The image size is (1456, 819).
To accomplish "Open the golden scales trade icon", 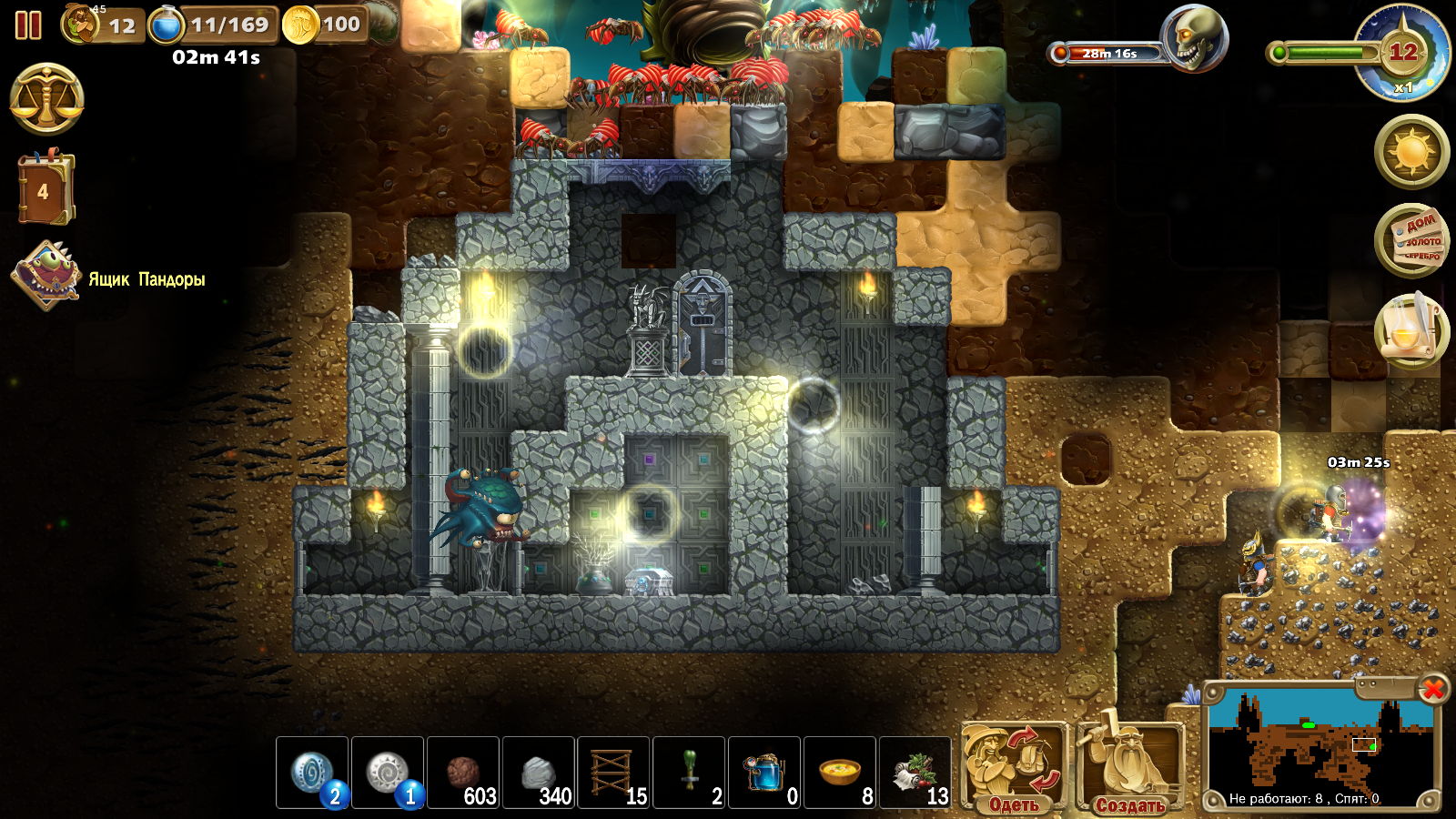I will (x=46, y=99).
